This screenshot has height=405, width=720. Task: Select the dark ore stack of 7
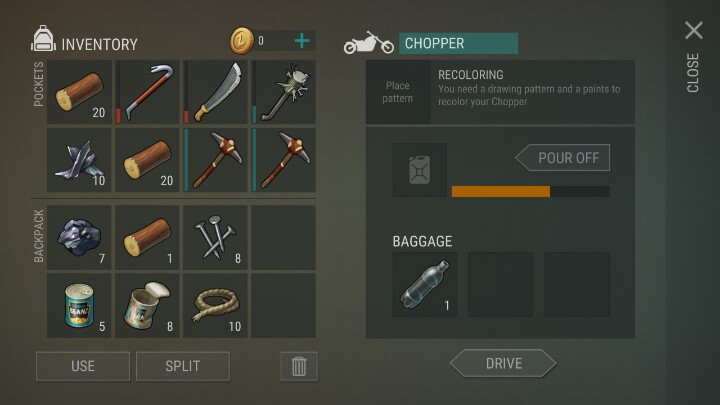pos(80,238)
